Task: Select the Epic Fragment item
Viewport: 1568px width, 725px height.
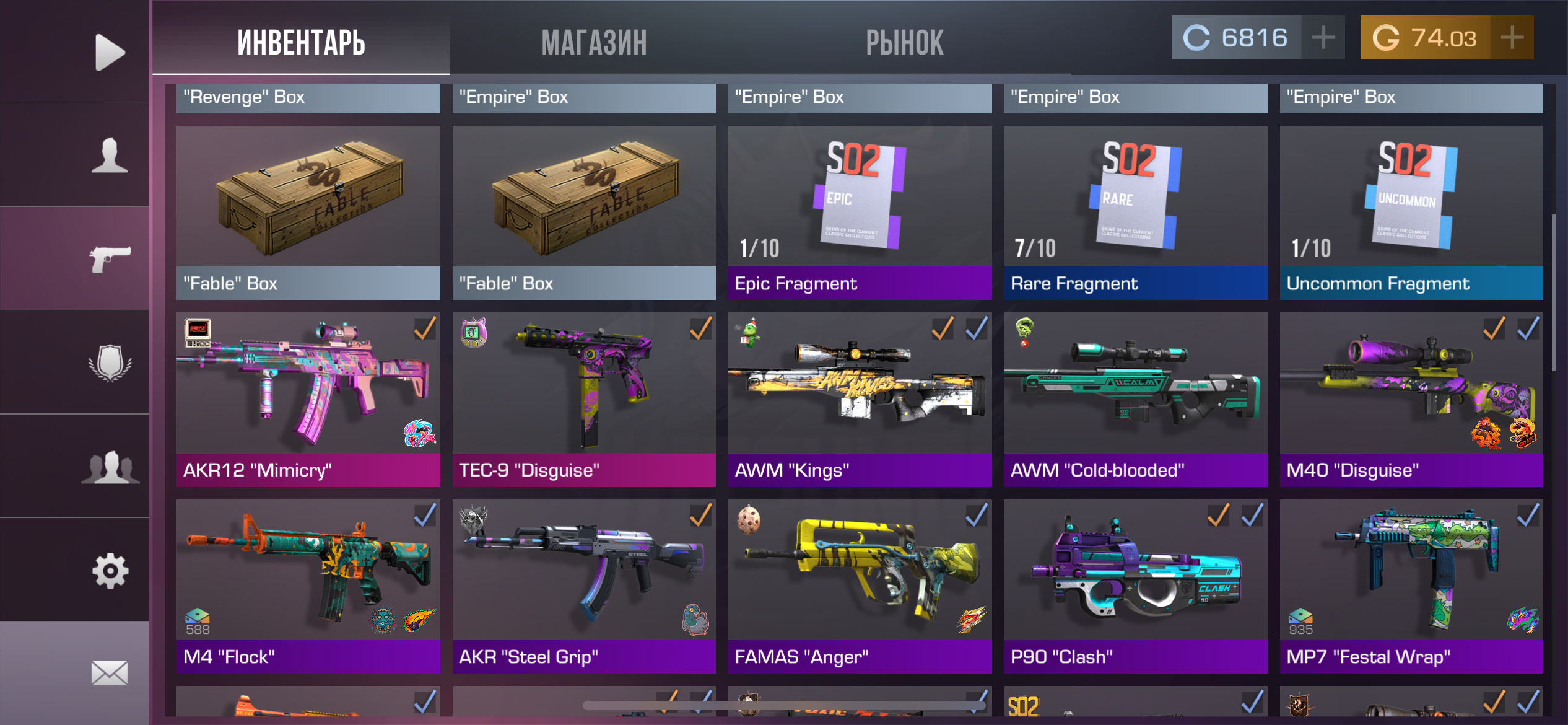Action: 860,213
